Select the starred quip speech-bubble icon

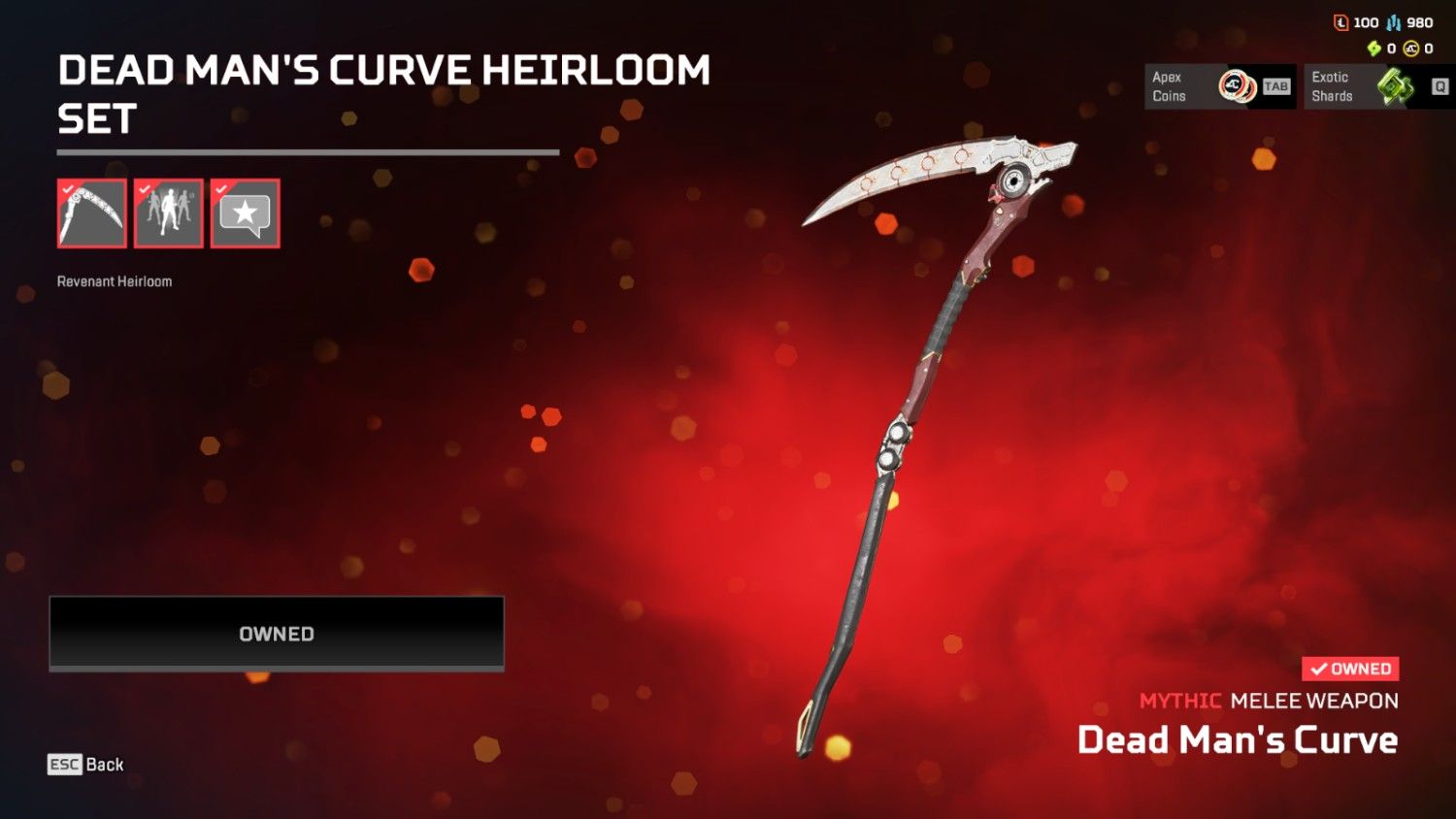tap(244, 213)
